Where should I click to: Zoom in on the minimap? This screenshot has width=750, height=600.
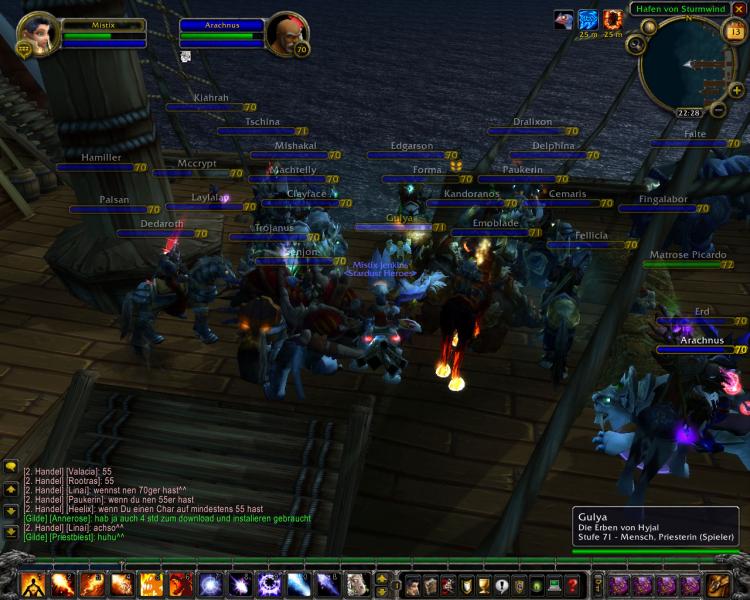click(735, 92)
